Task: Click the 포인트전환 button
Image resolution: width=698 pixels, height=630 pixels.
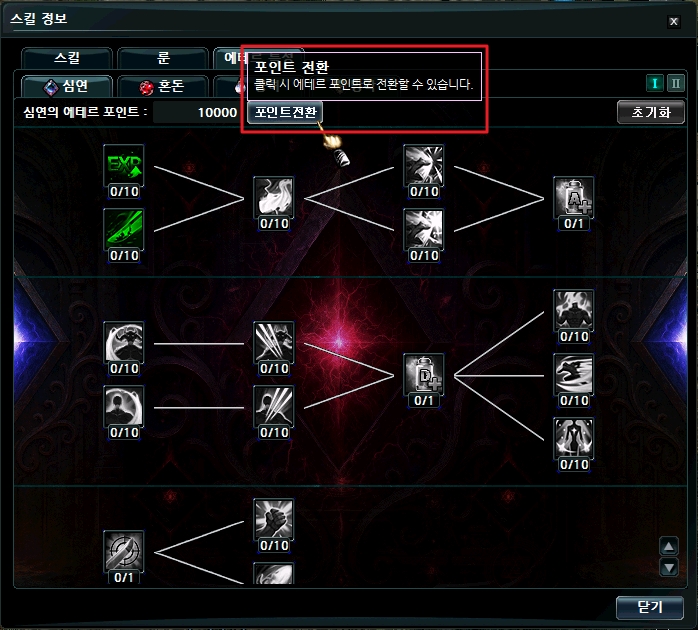Action: point(285,113)
